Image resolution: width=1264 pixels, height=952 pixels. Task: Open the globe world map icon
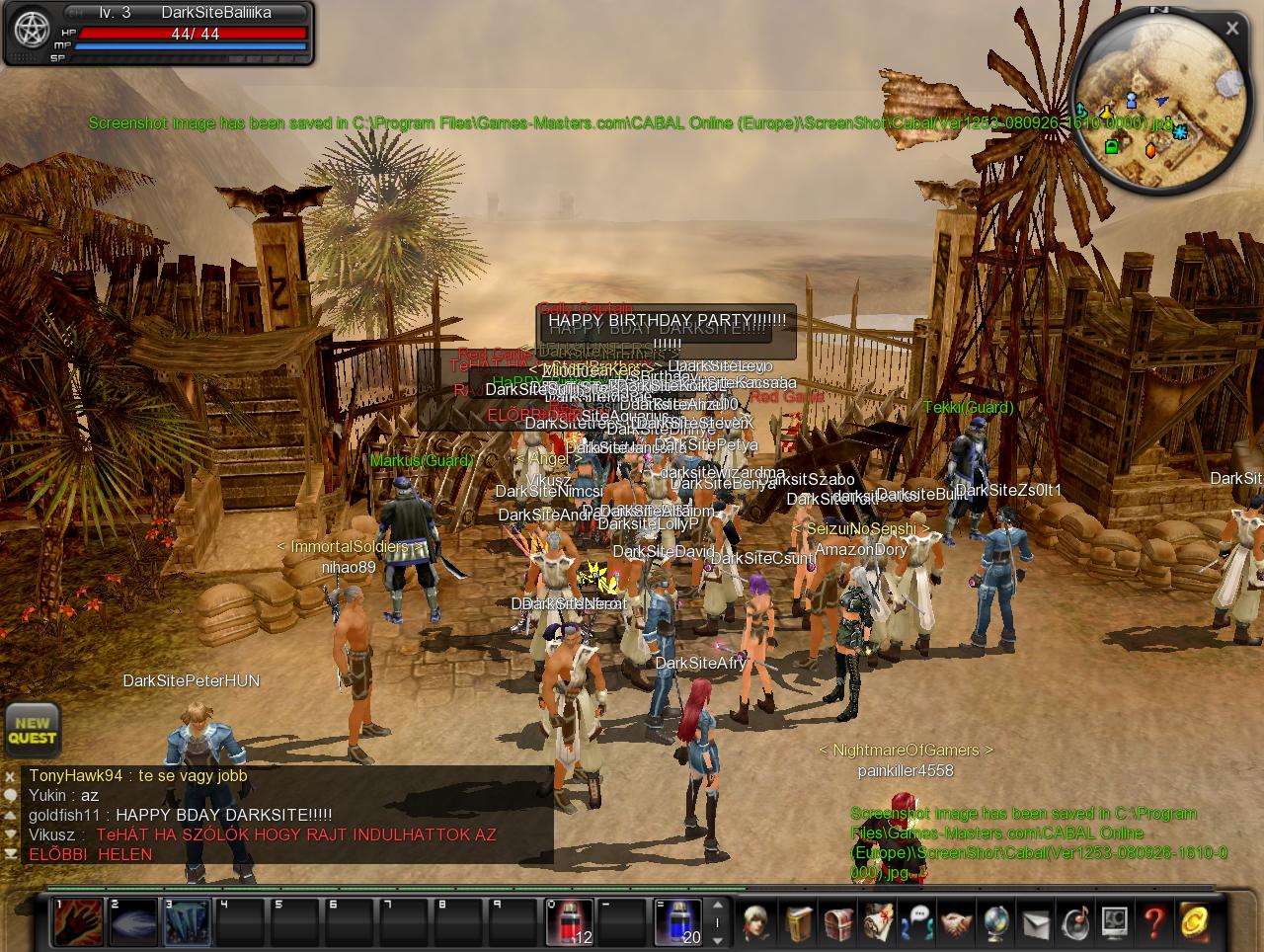point(996,922)
